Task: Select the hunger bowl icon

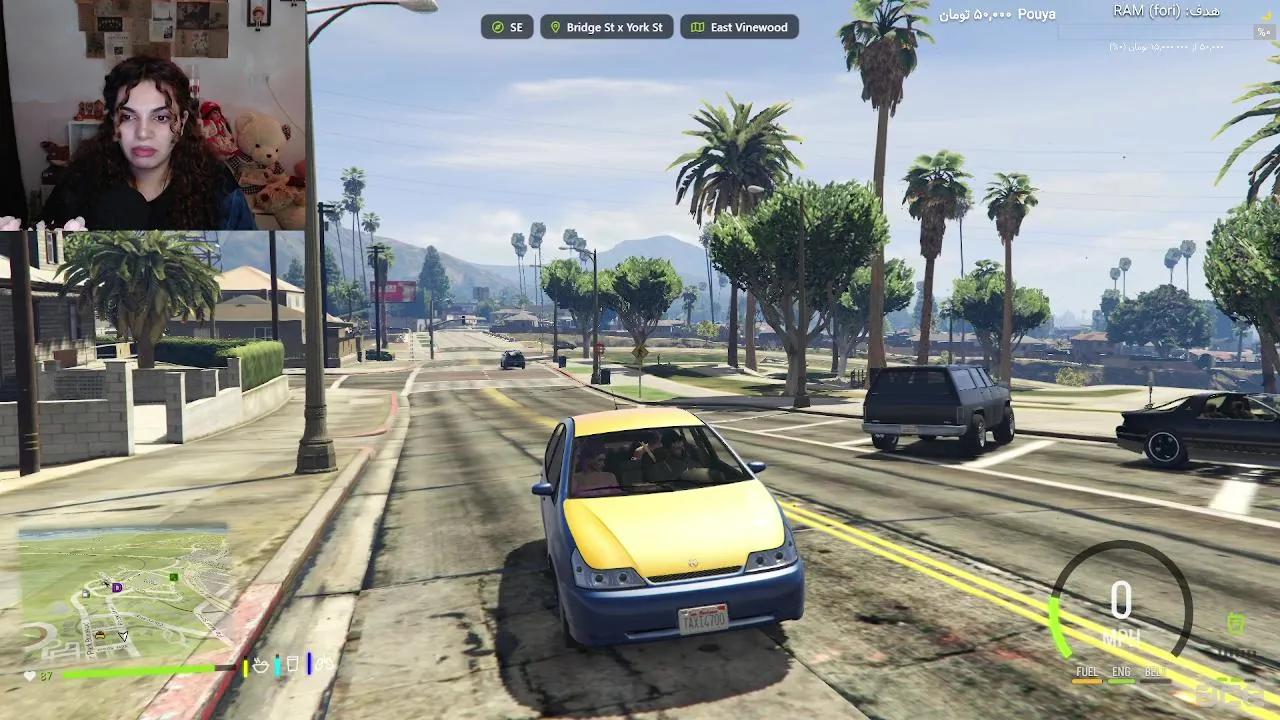Action: click(260, 665)
